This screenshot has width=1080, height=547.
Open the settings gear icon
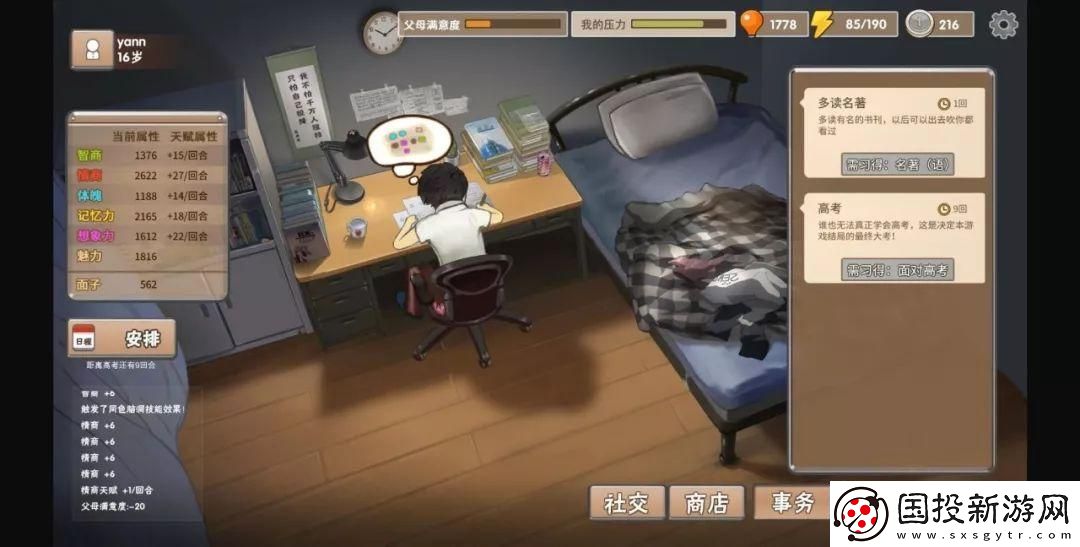[x=1003, y=24]
